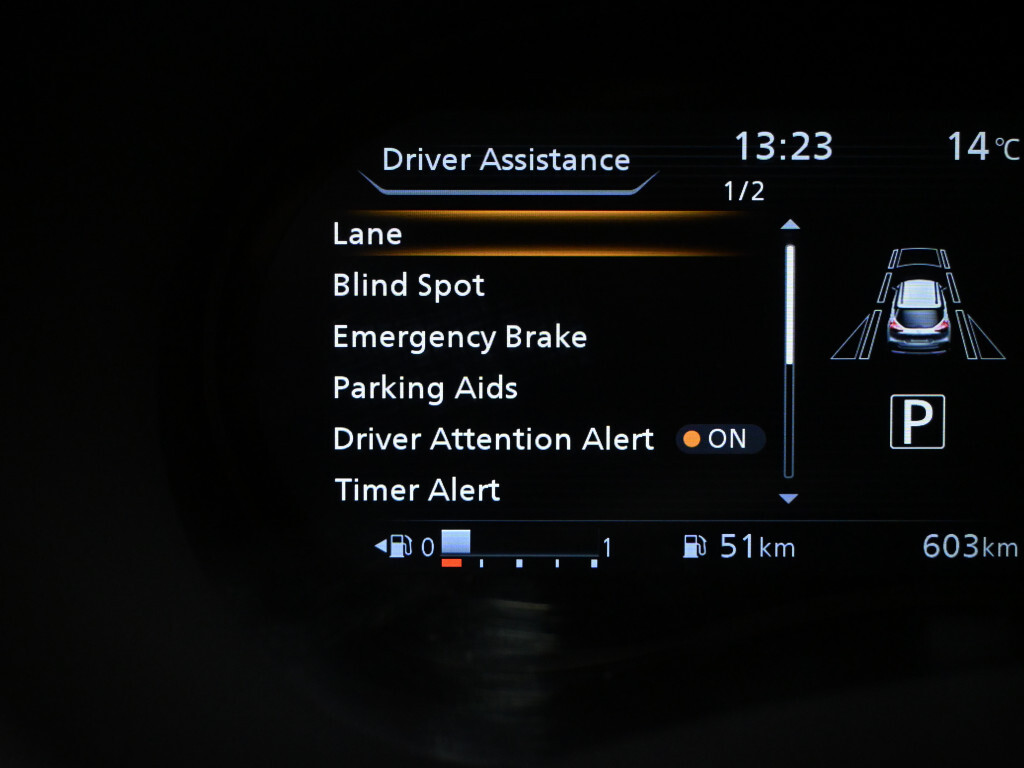Open the Parking Aids menu

coord(425,388)
